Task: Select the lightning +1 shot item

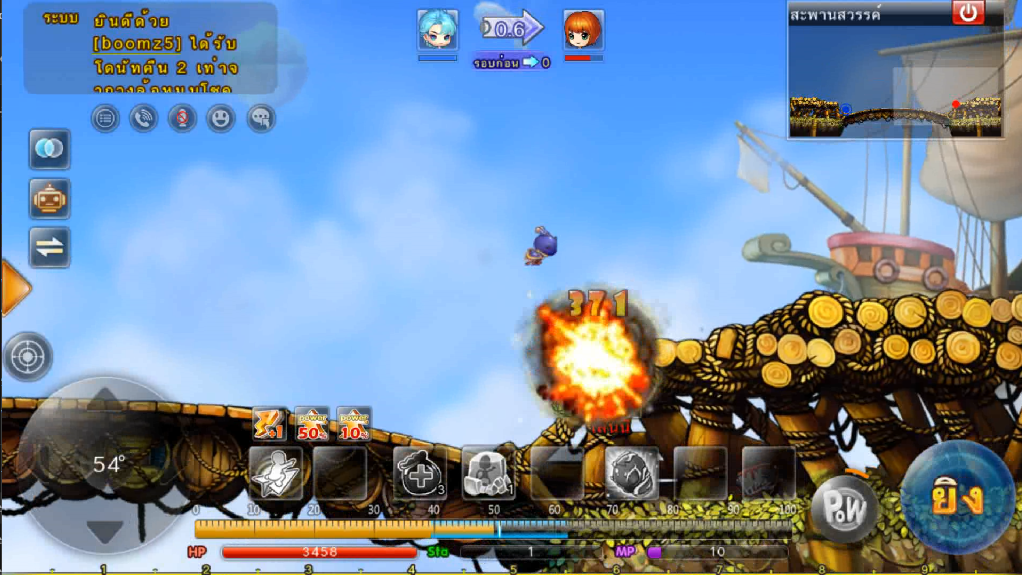Action: [270, 424]
